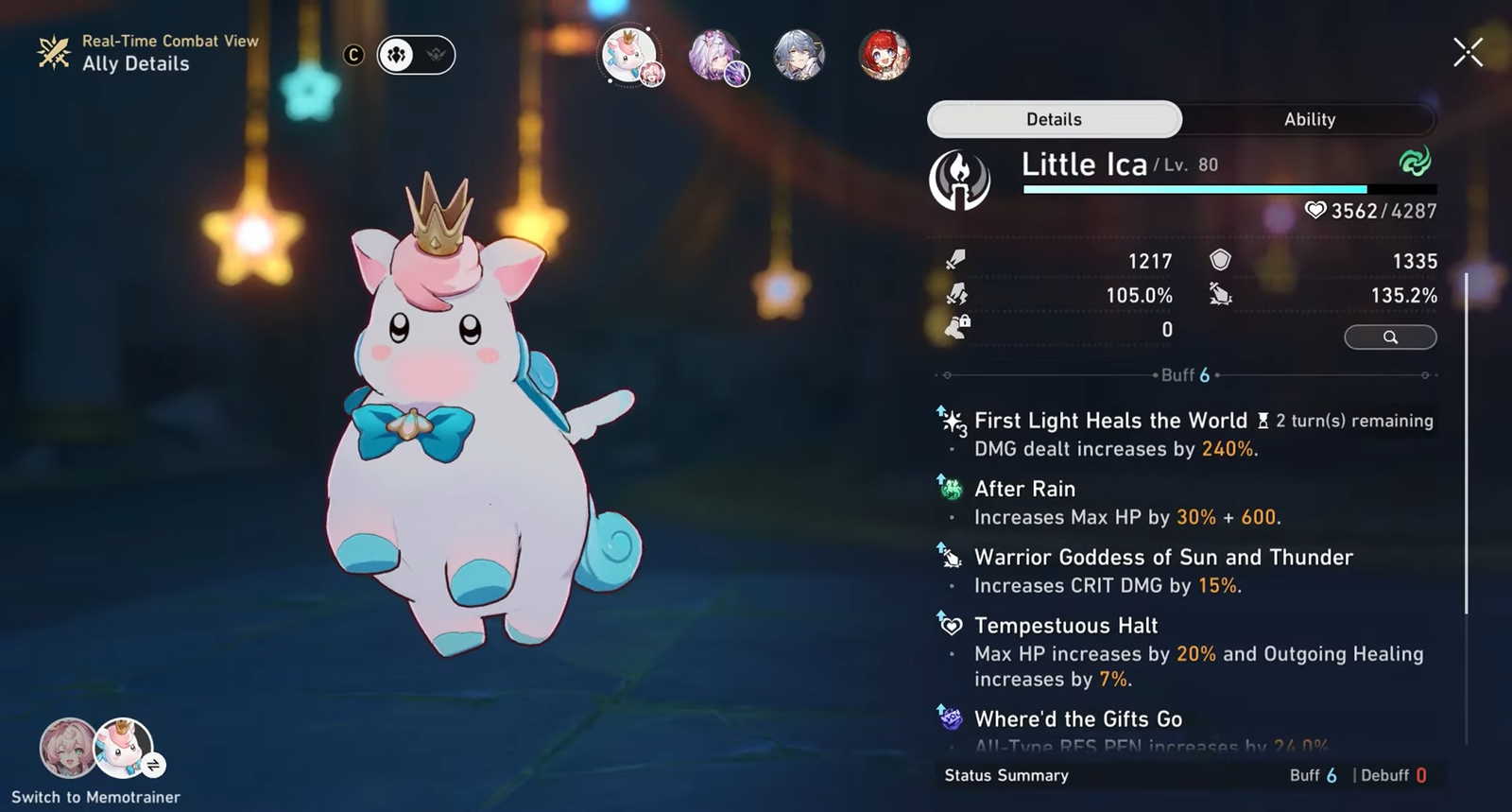Click Little Ica's path emblem icon
1512x812 pixels.
[x=959, y=180]
